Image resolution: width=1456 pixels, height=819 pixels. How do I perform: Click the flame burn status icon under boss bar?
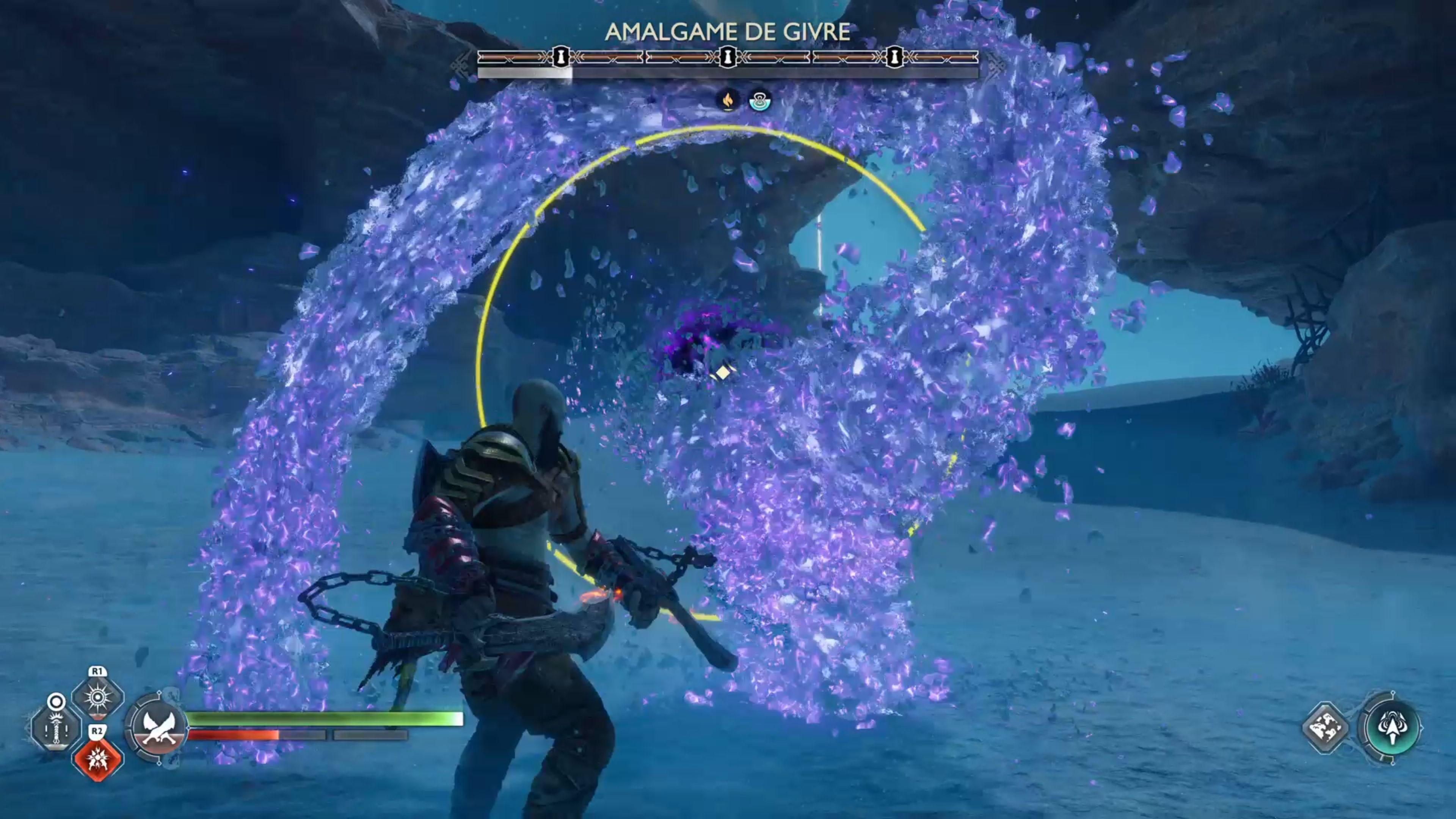728,102
